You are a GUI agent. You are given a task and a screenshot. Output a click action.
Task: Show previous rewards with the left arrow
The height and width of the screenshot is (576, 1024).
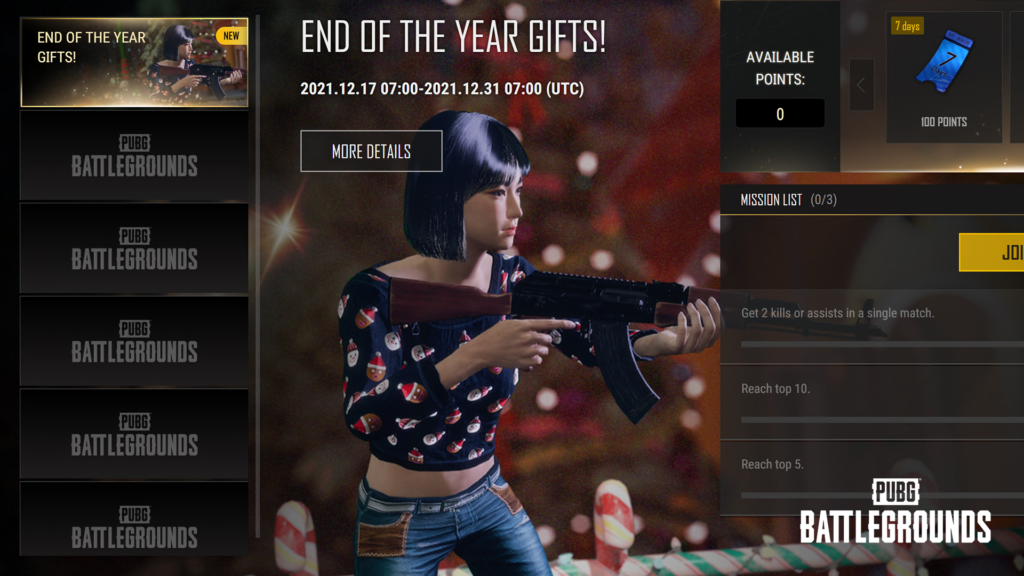[x=861, y=86]
